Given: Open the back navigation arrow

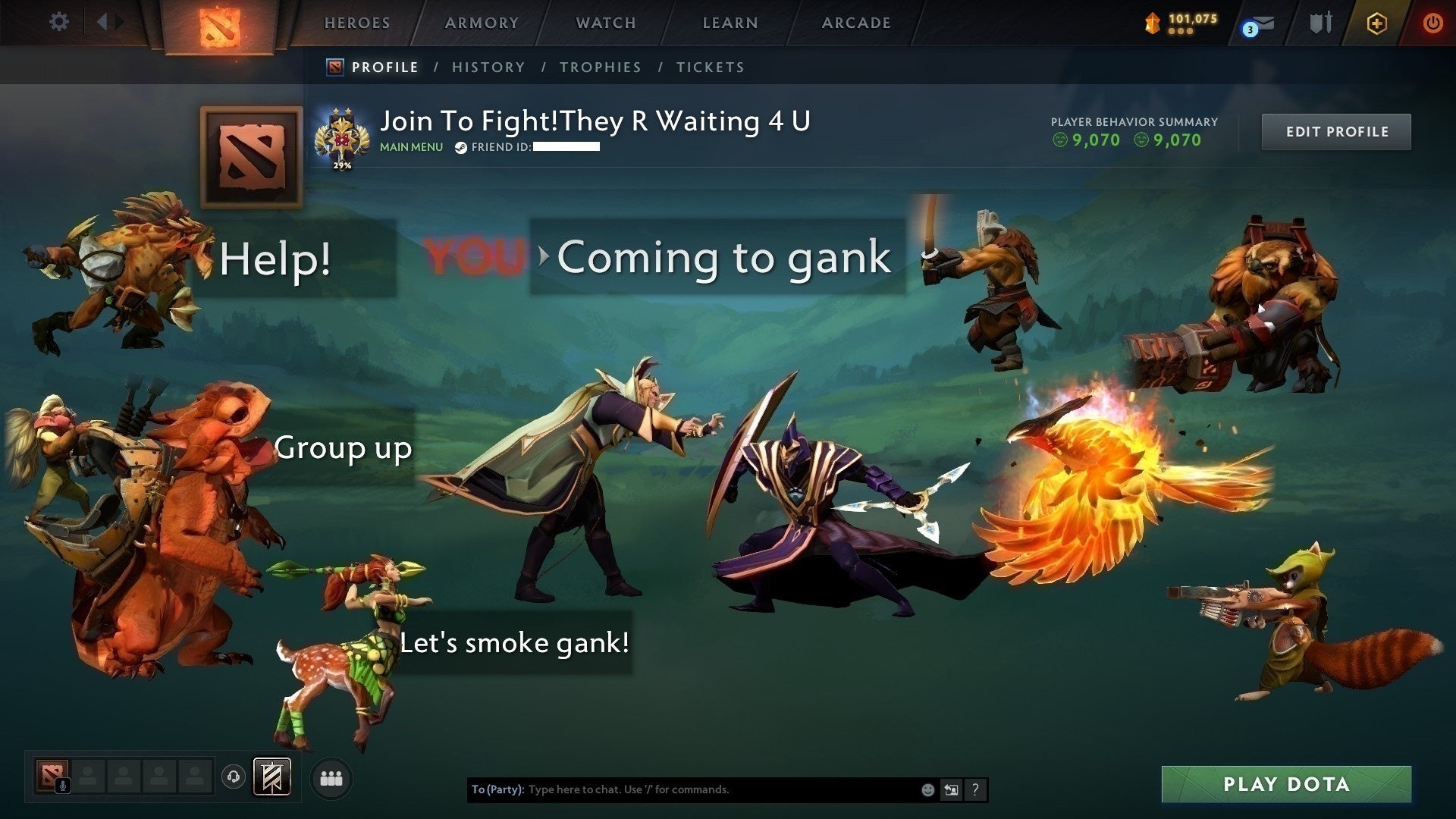Looking at the screenshot, I should click(x=104, y=22).
